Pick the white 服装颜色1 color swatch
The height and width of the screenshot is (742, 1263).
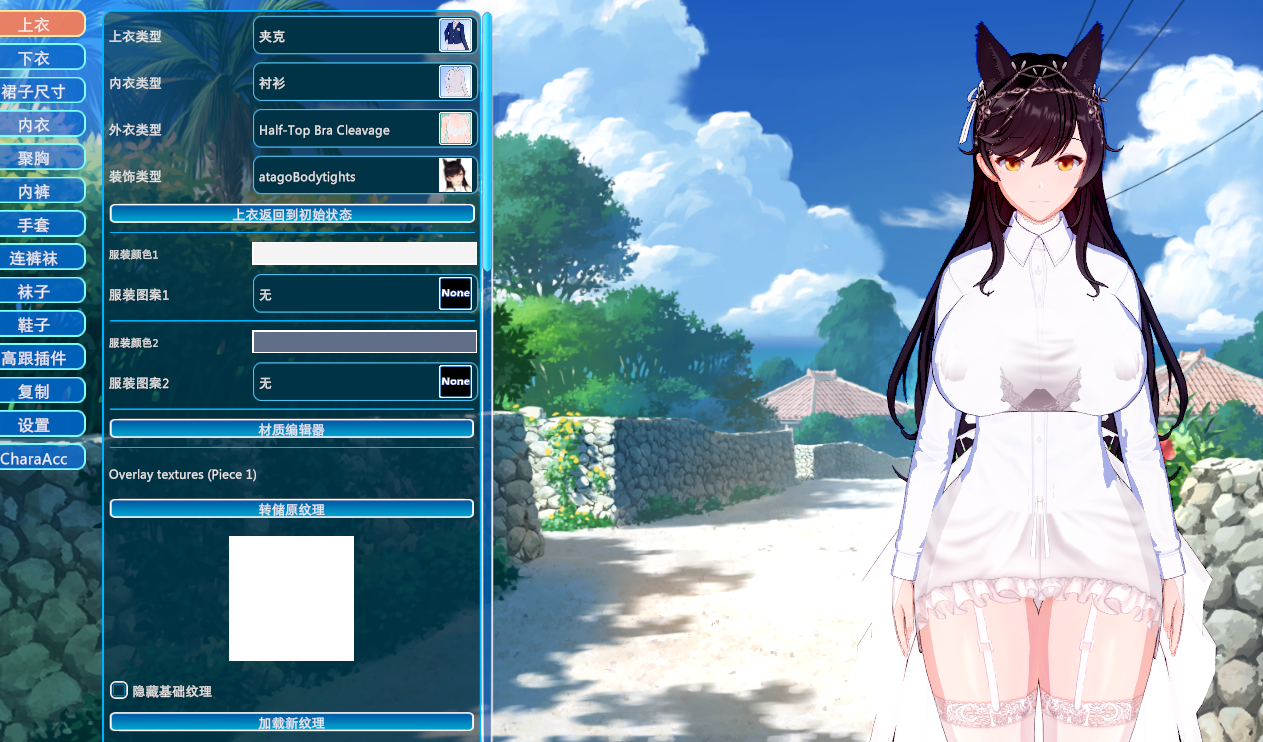(364, 254)
